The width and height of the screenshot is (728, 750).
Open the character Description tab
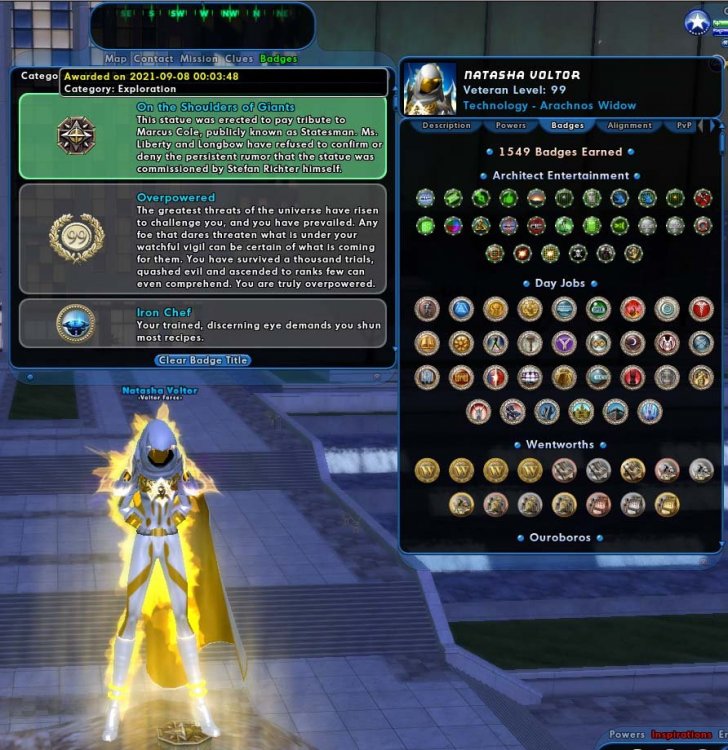point(446,126)
